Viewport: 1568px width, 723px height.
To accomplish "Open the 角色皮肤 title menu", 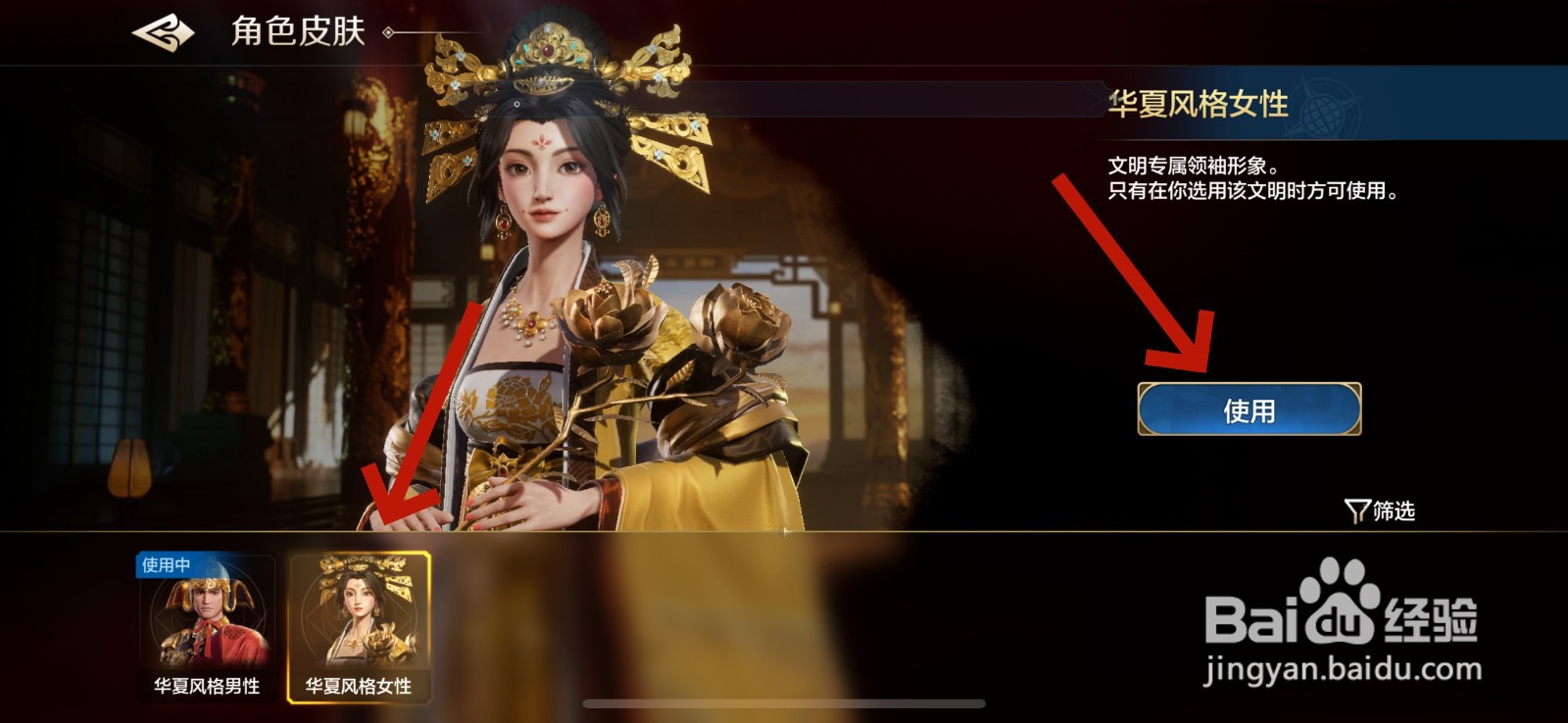I will pos(299,29).
